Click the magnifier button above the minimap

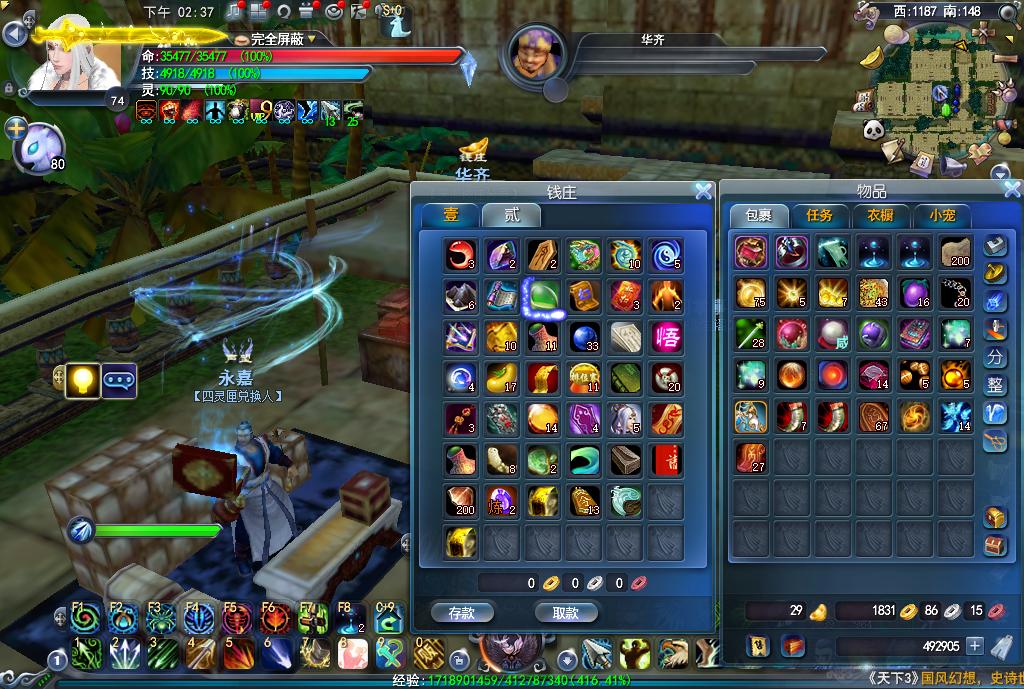pos(1005,13)
